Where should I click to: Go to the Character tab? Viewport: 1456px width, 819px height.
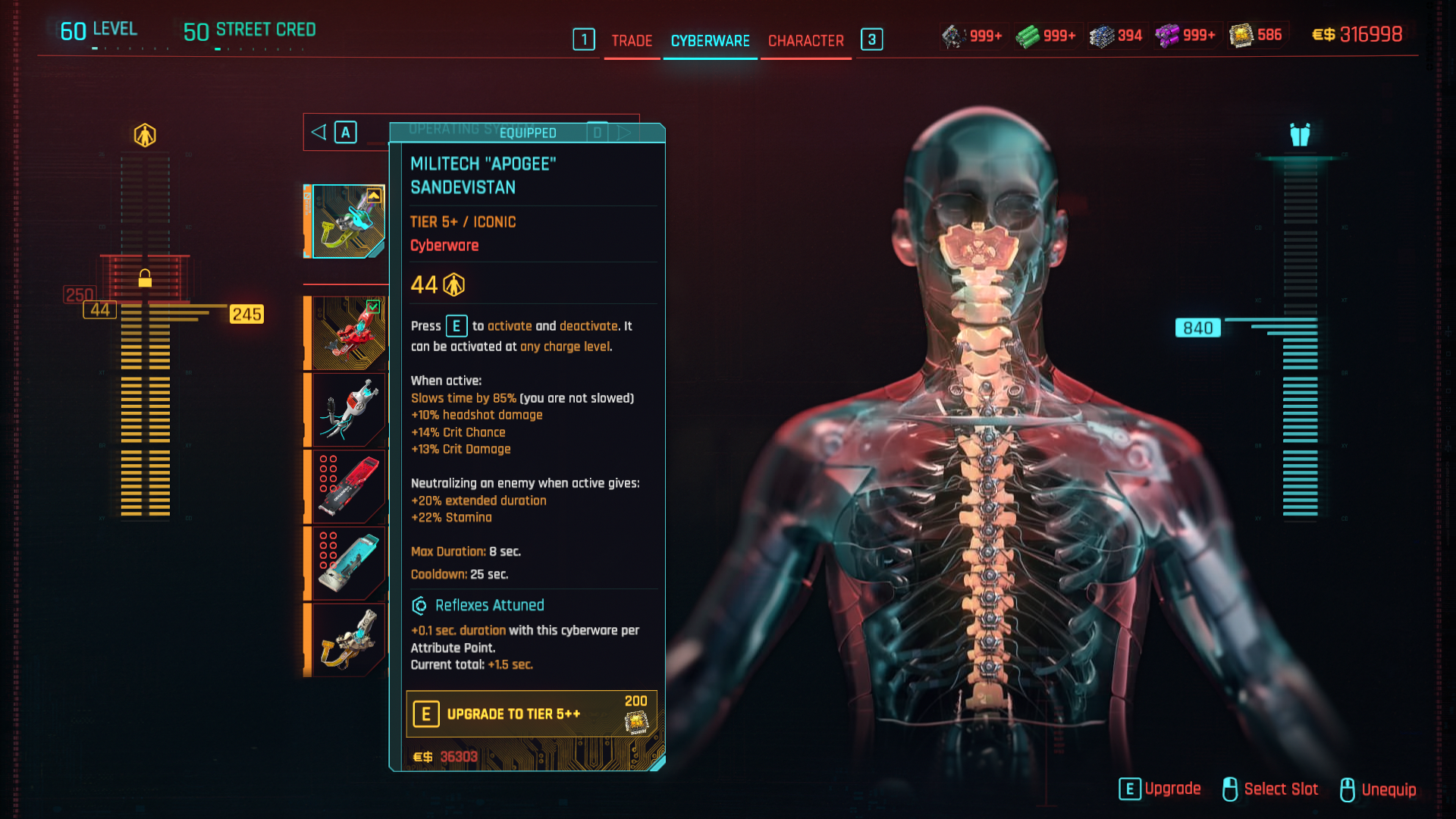(x=805, y=41)
